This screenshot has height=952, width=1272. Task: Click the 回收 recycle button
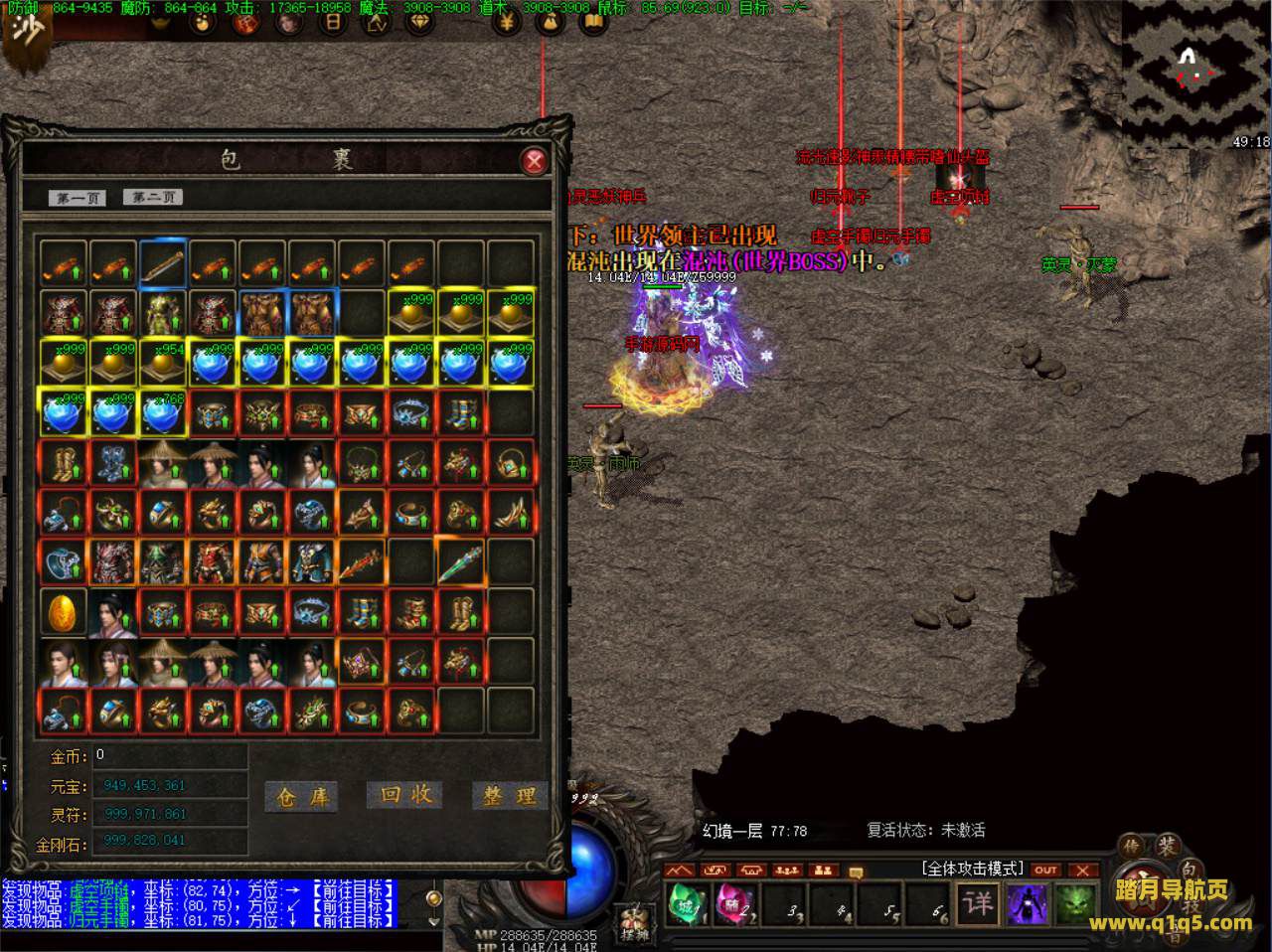tap(405, 794)
